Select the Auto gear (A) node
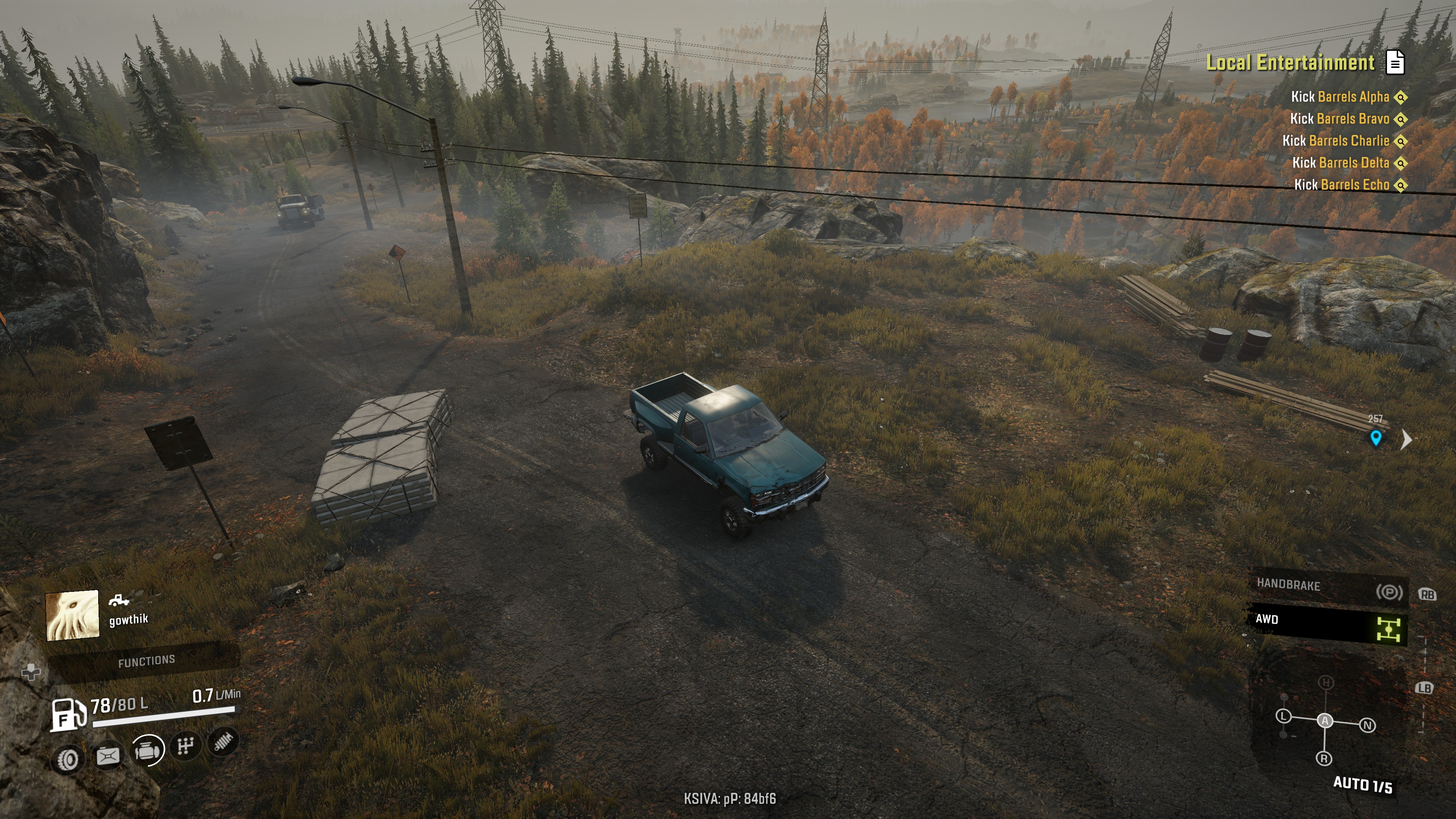The width and height of the screenshot is (1456, 819). 1325,721
